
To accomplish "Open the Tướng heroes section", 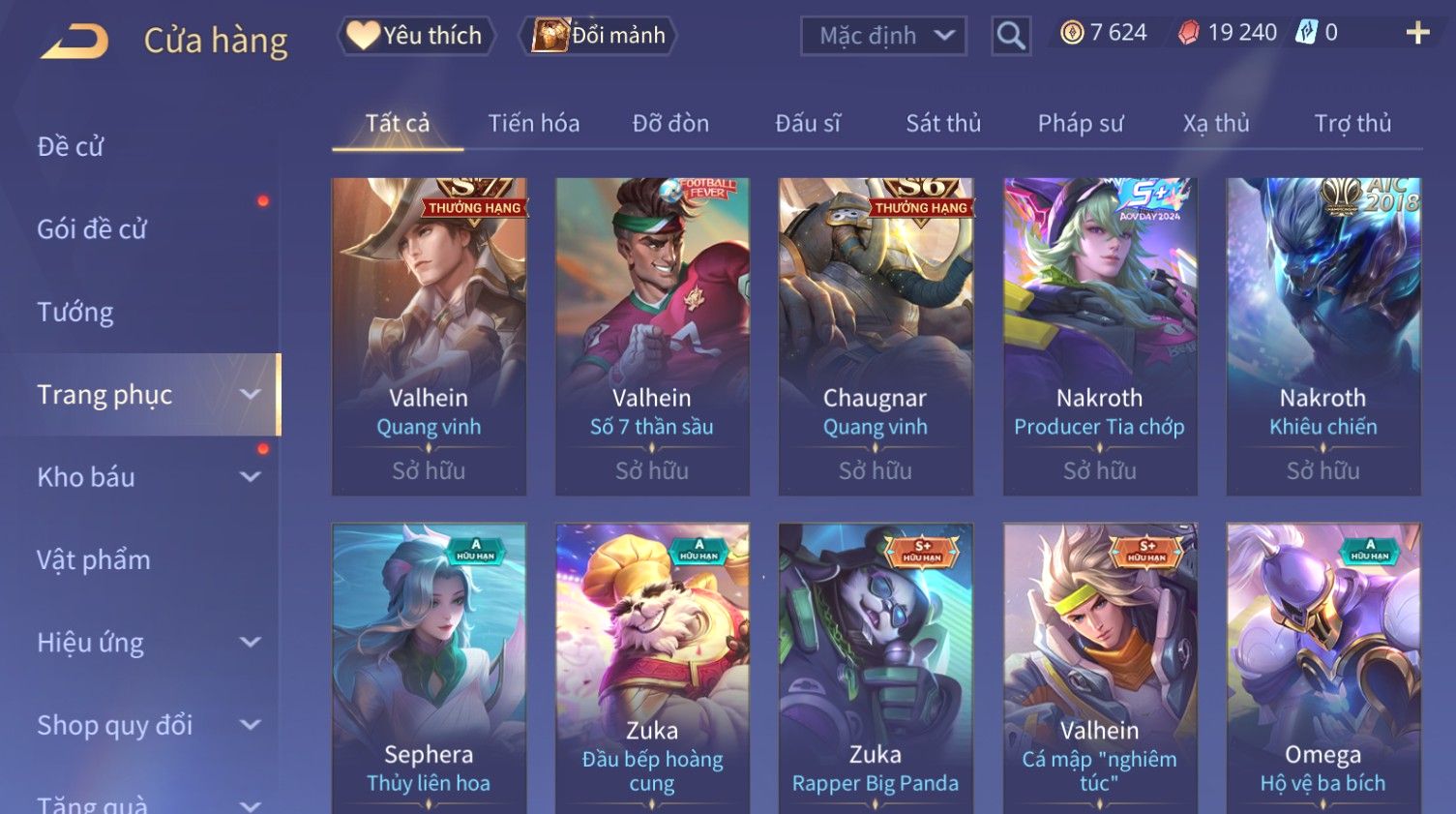I will tap(75, 313).
